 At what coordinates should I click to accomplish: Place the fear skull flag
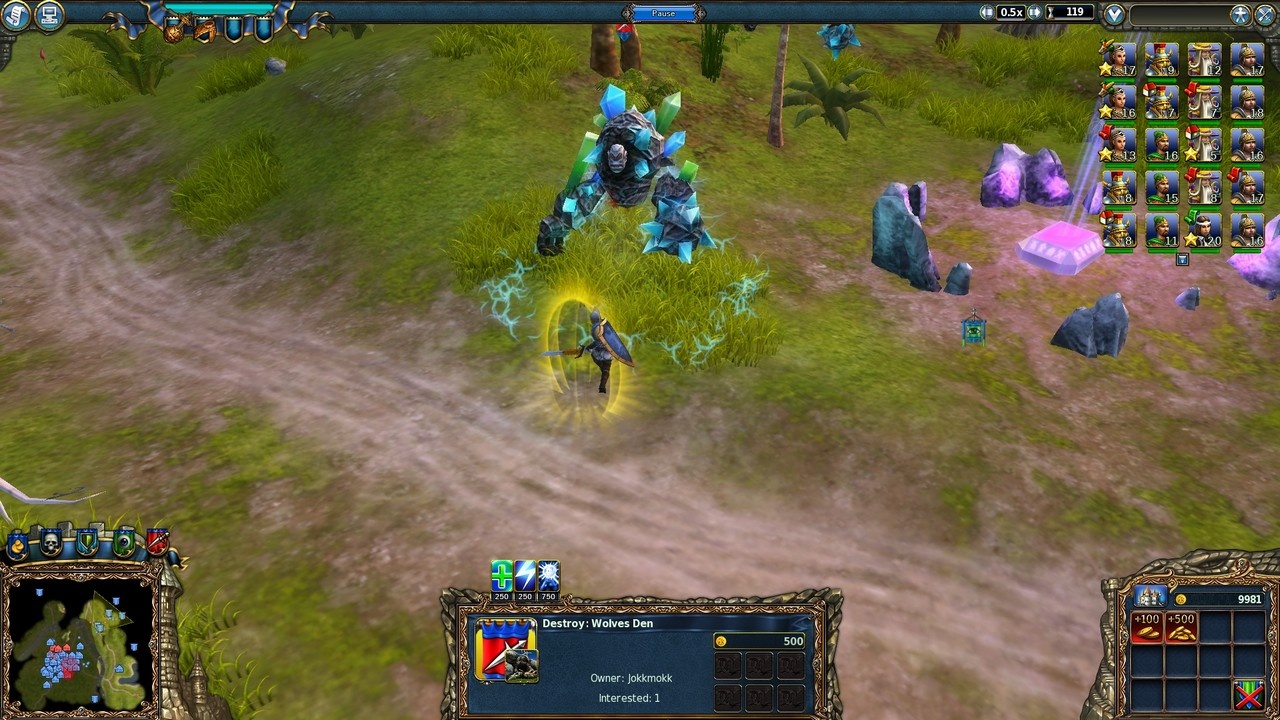click(x=51, y=540)
